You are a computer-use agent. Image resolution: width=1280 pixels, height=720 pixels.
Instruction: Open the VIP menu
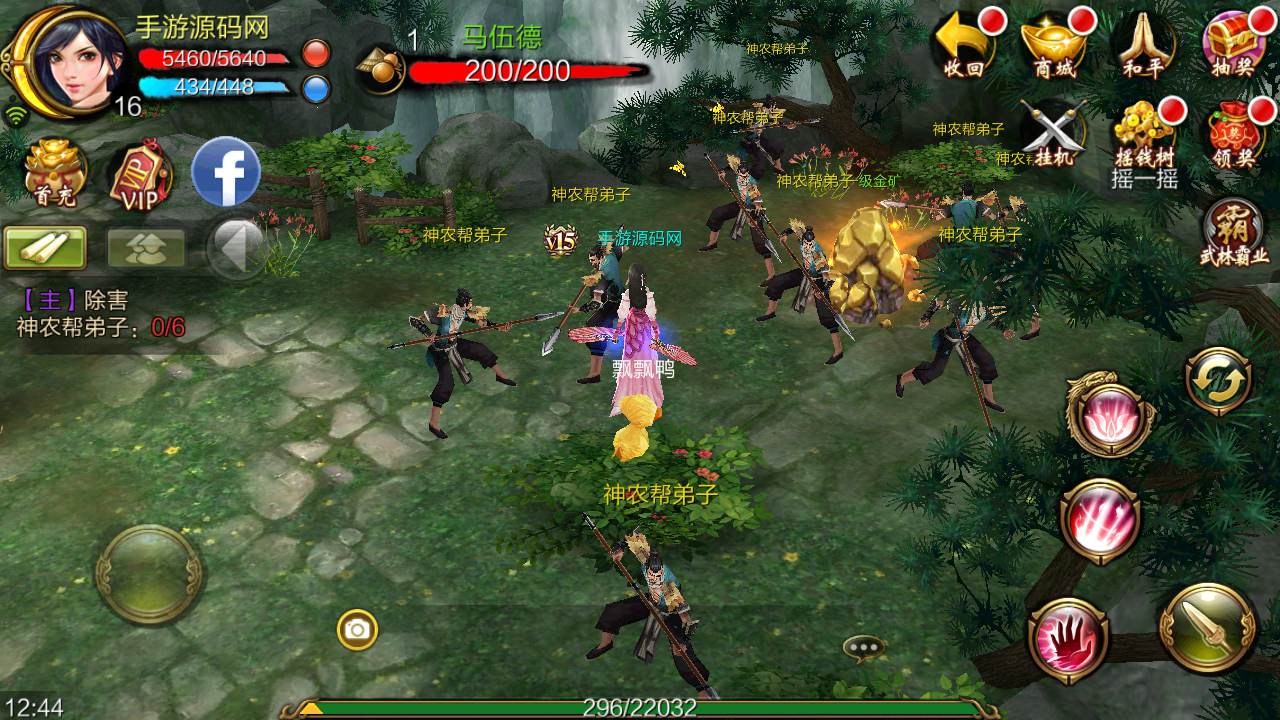pyautogui.click(x=140, y=172)
